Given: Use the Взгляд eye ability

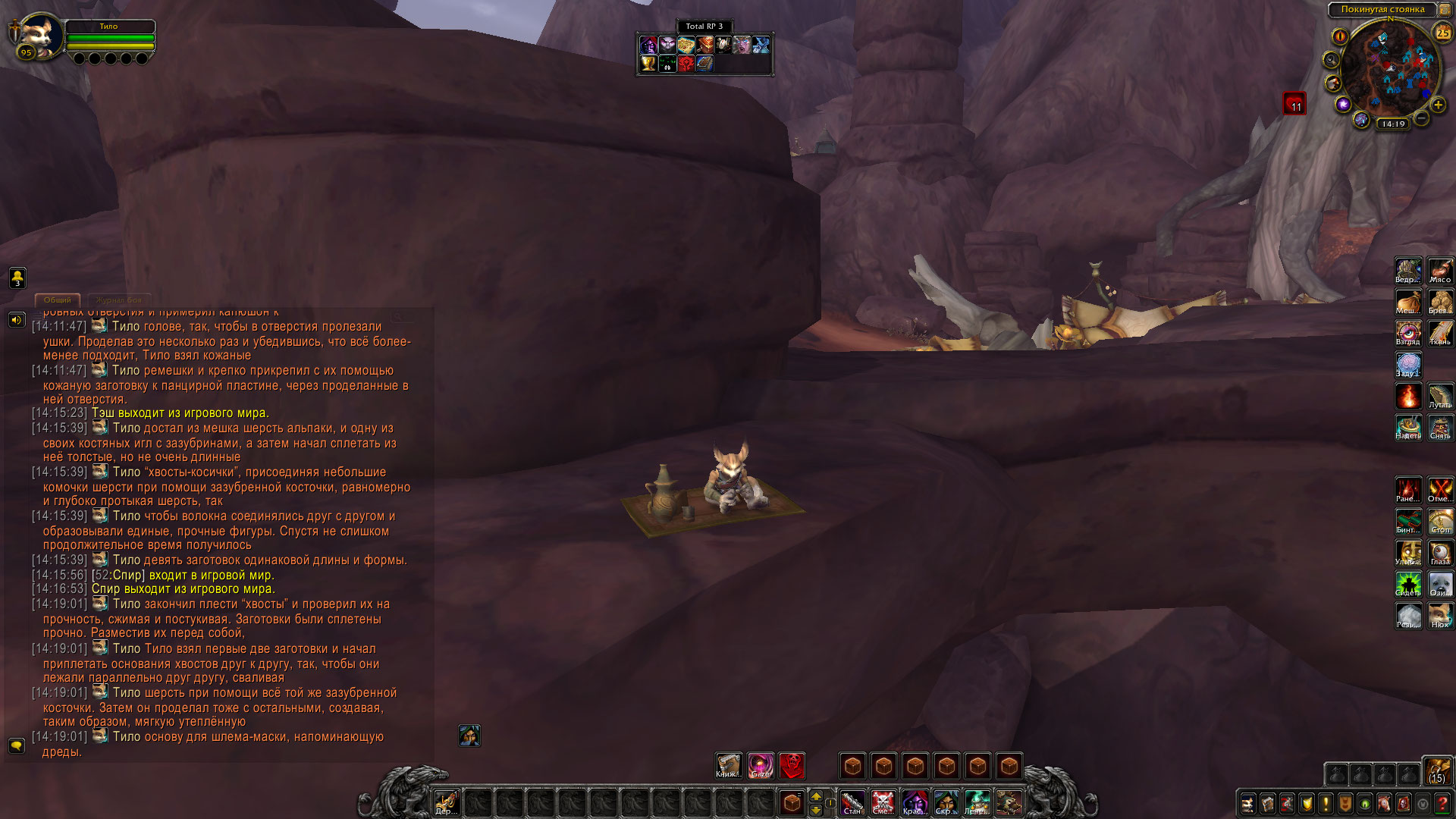Looking at the screenshot, I should pos(1408,332).
